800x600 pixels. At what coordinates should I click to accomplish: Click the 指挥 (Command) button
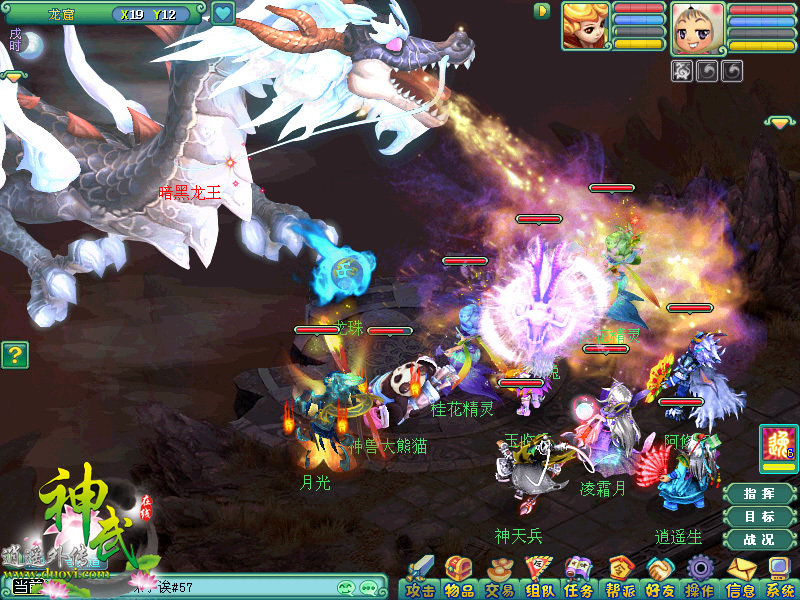[x=760, y=494]
